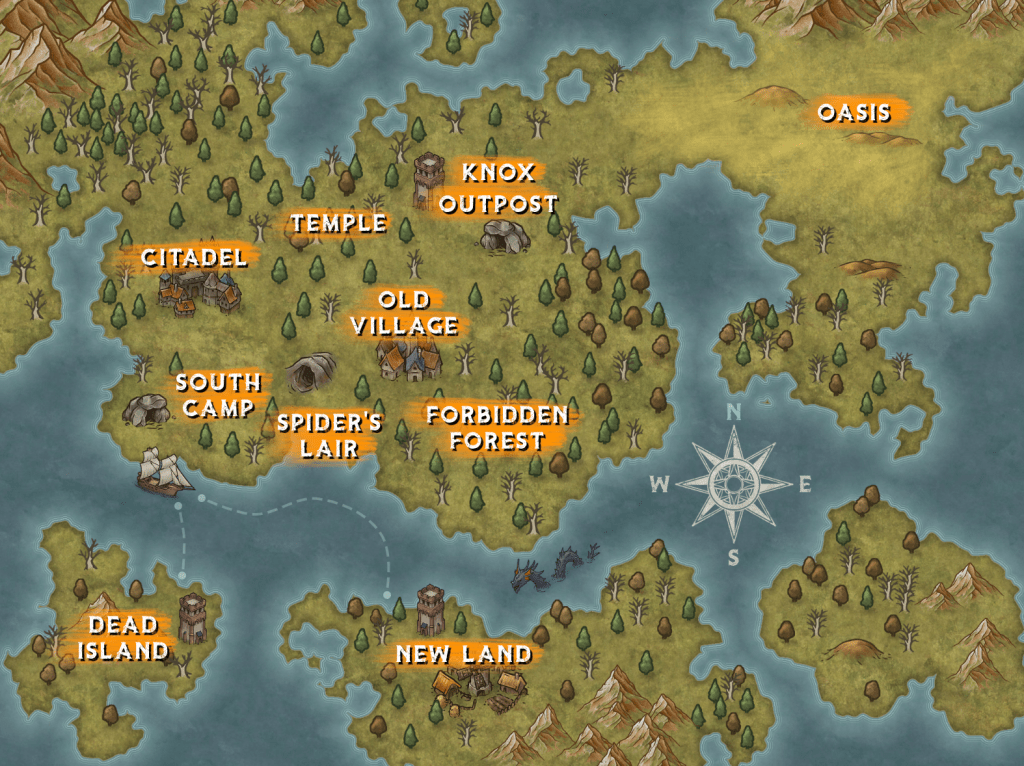Enter the Spider's Lair location
Image resolution: width=1024 pixels, height=766 pixels.
click(329, 436)
